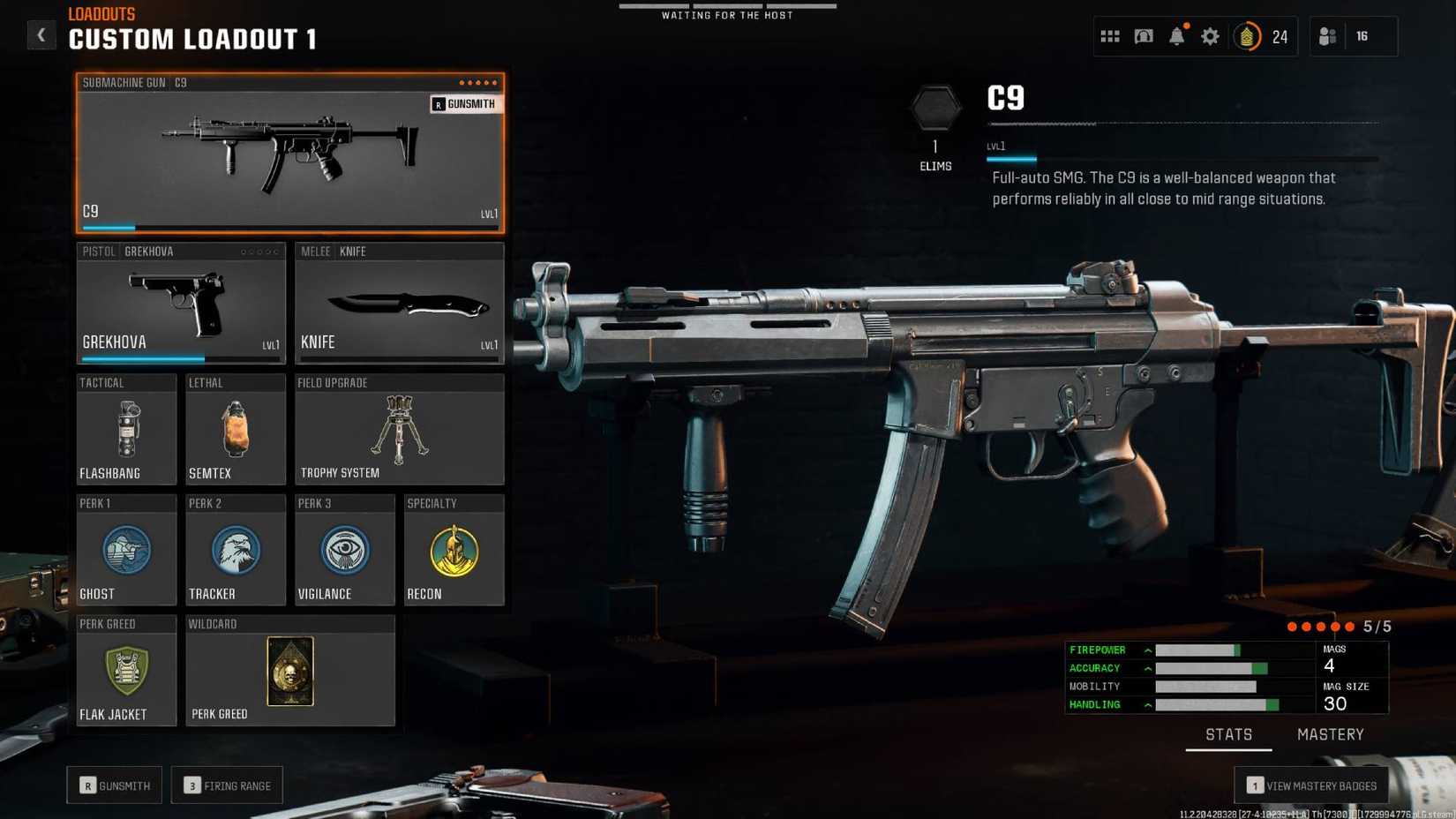Viewport: 1456px width, 819px height.
Task: Select the Vigilance perk icon
Action: (344, 550)
